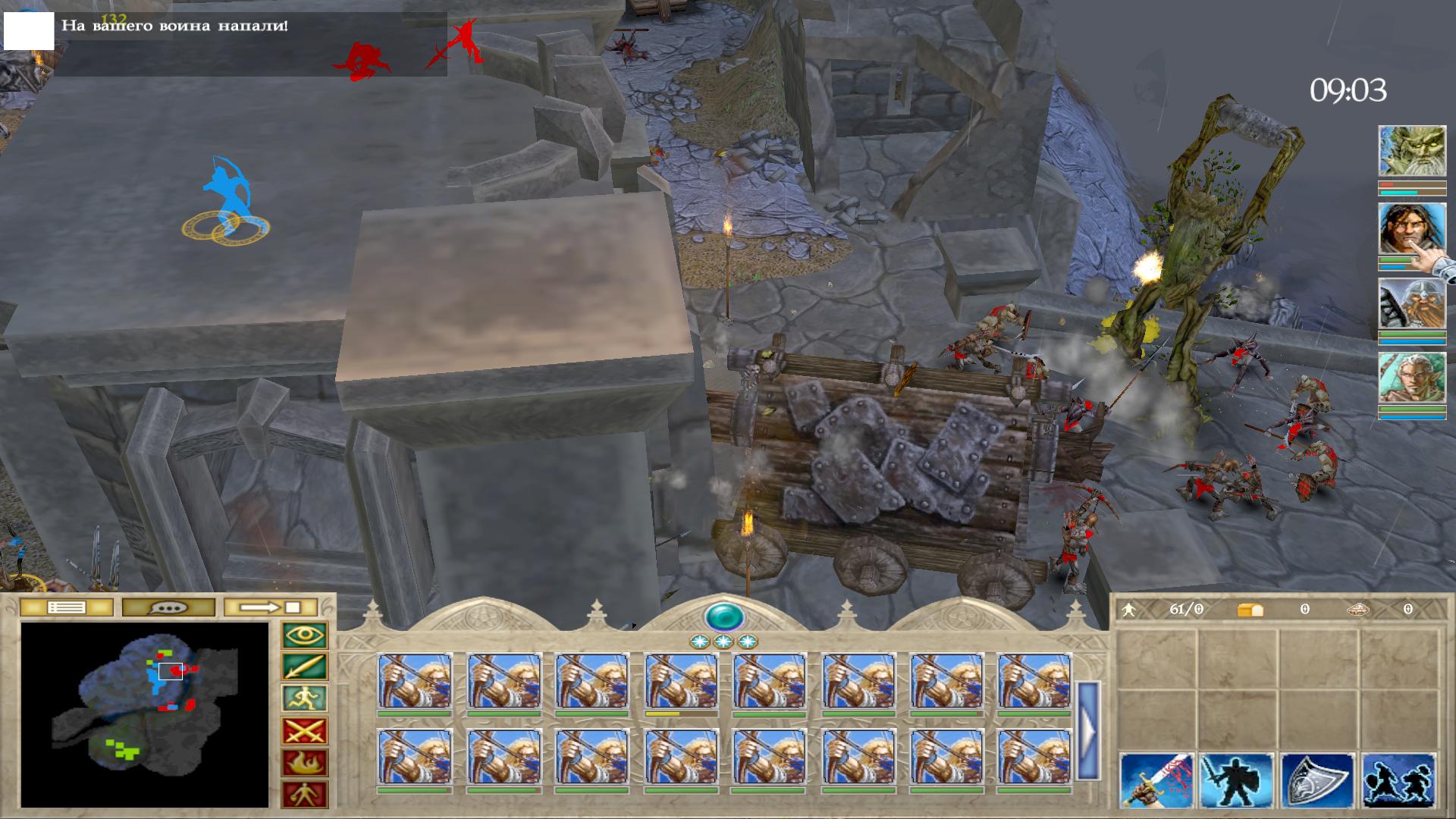Select the green treant hero portrait

[1411, 152]
